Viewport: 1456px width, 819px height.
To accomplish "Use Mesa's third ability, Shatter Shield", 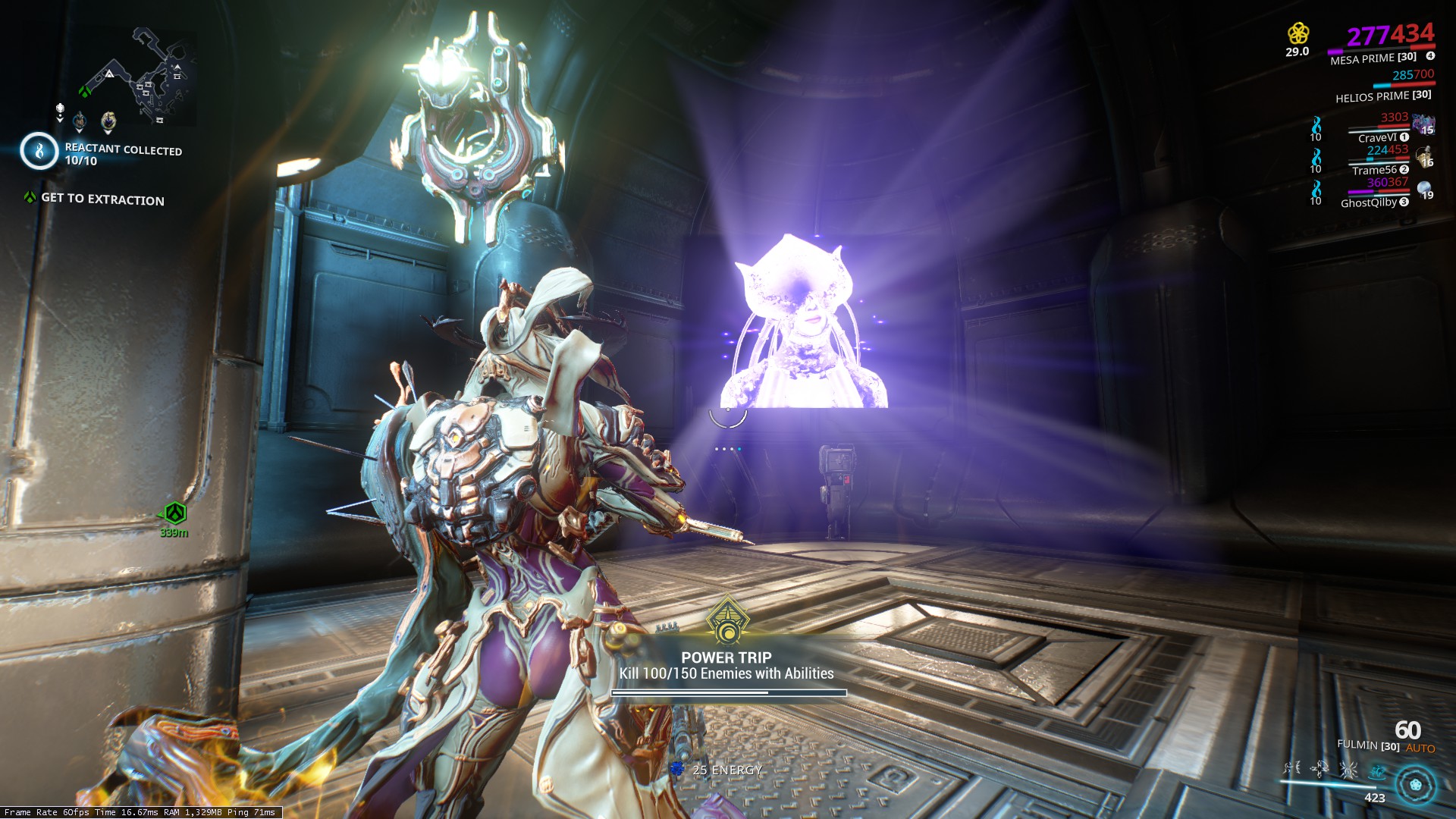I will [1348, 770].
